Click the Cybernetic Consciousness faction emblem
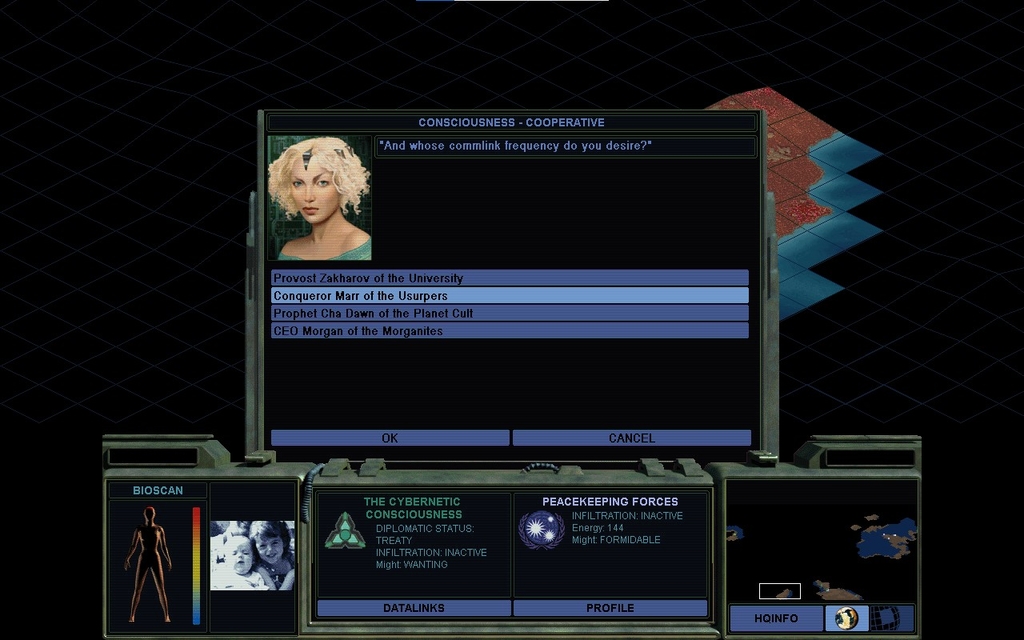The image size is (1024, 640). 344,530
